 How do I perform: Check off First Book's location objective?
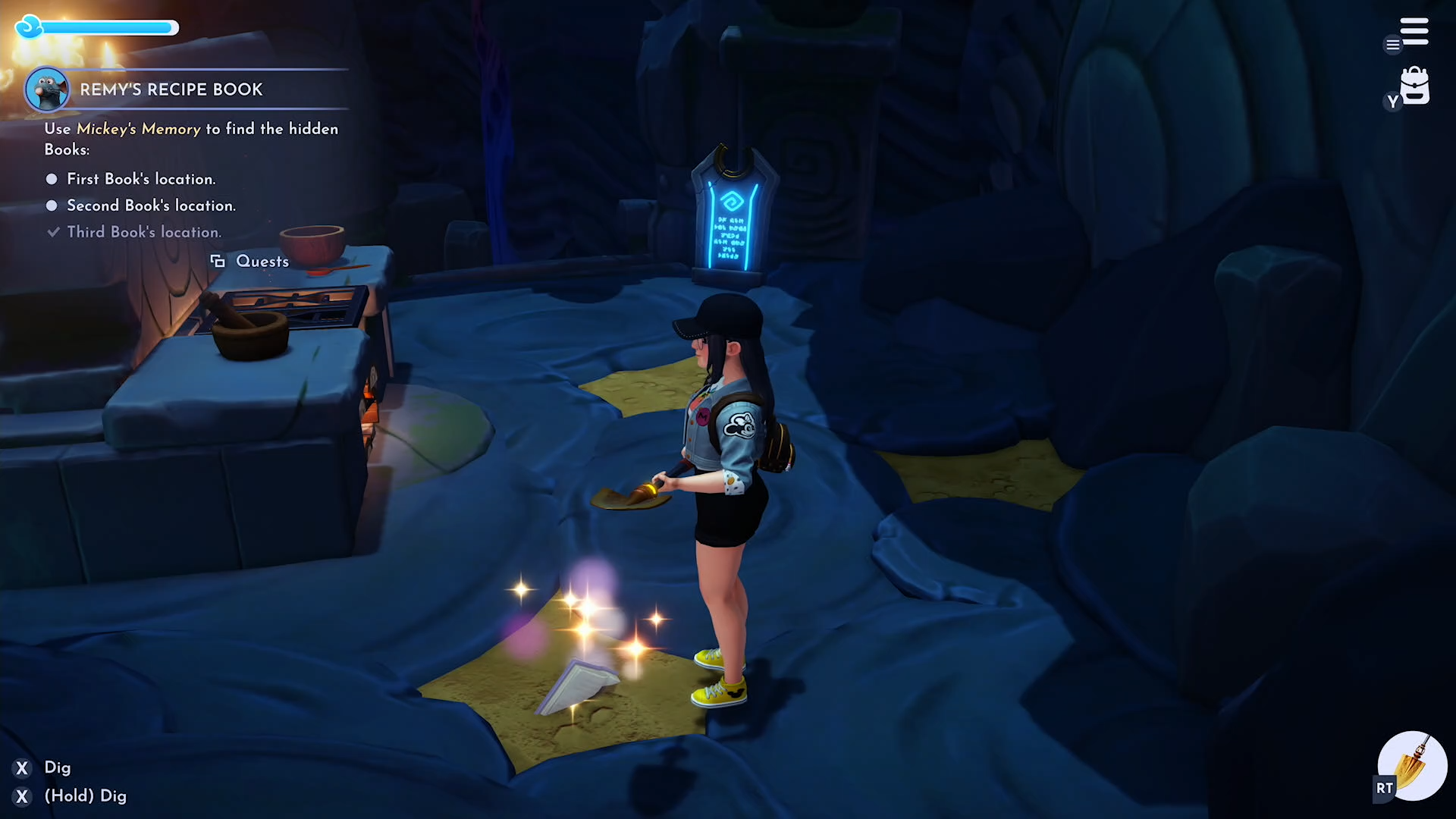(51, 179)
